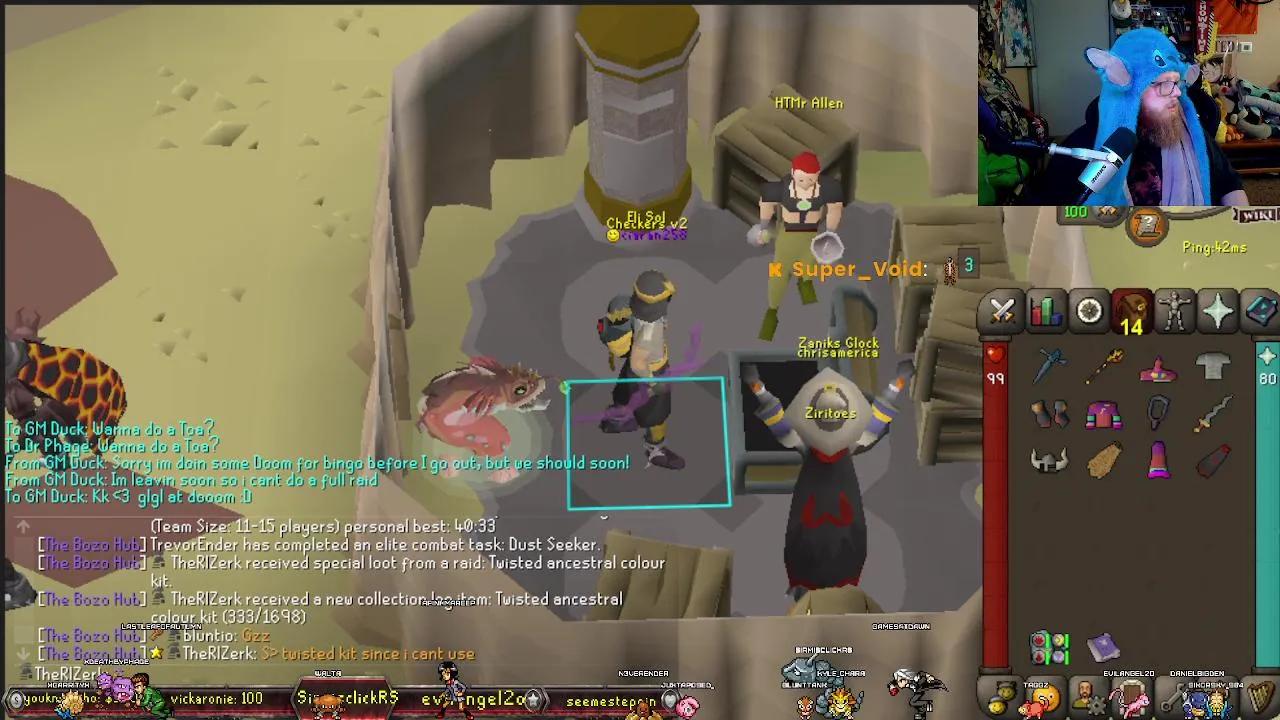Click the Wiki lookup button
1280x720 pixels.
pos(1256,215)
